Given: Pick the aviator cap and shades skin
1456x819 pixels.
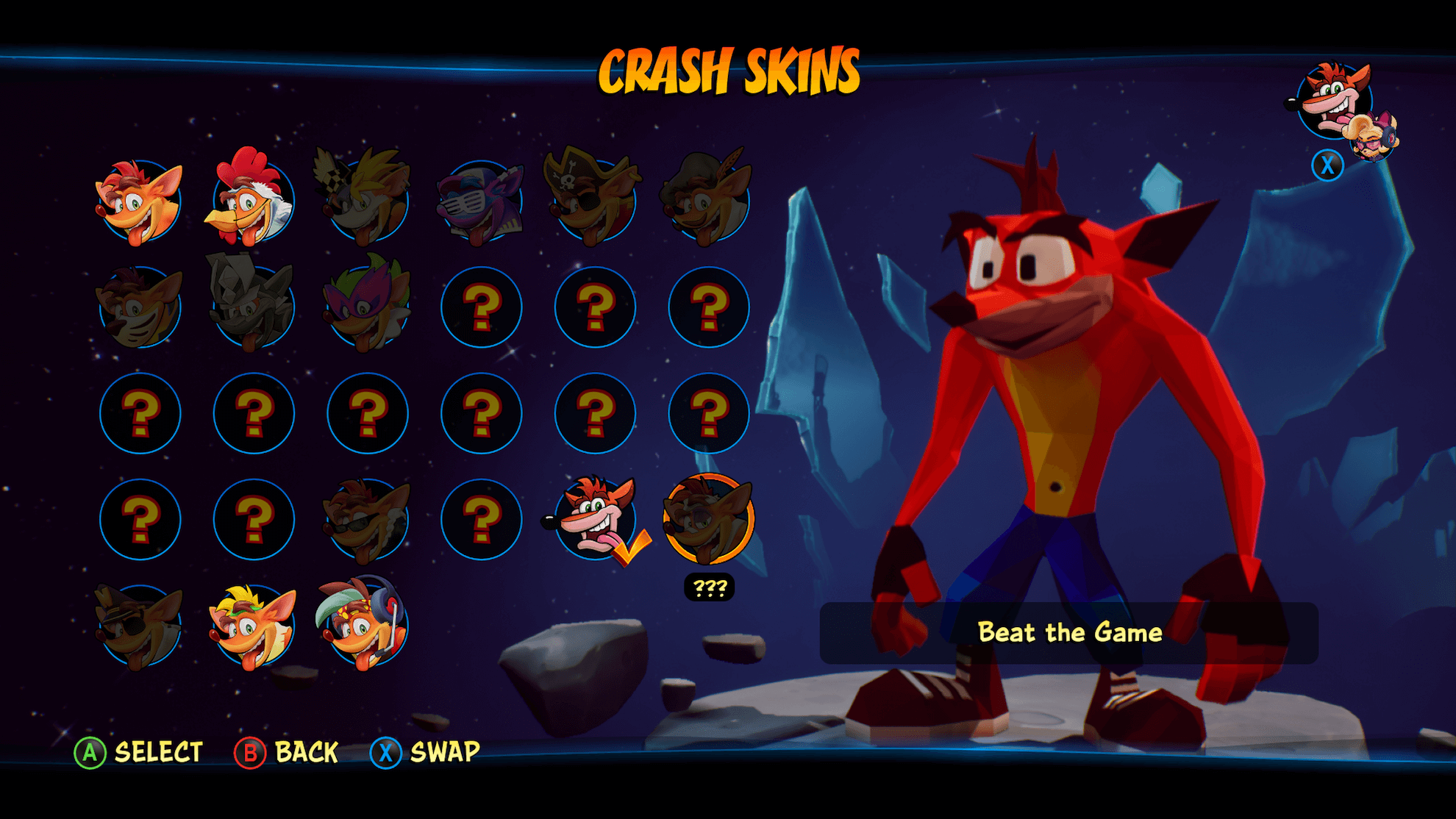Looking at the screenshot, I should click(x=140, y=626).
